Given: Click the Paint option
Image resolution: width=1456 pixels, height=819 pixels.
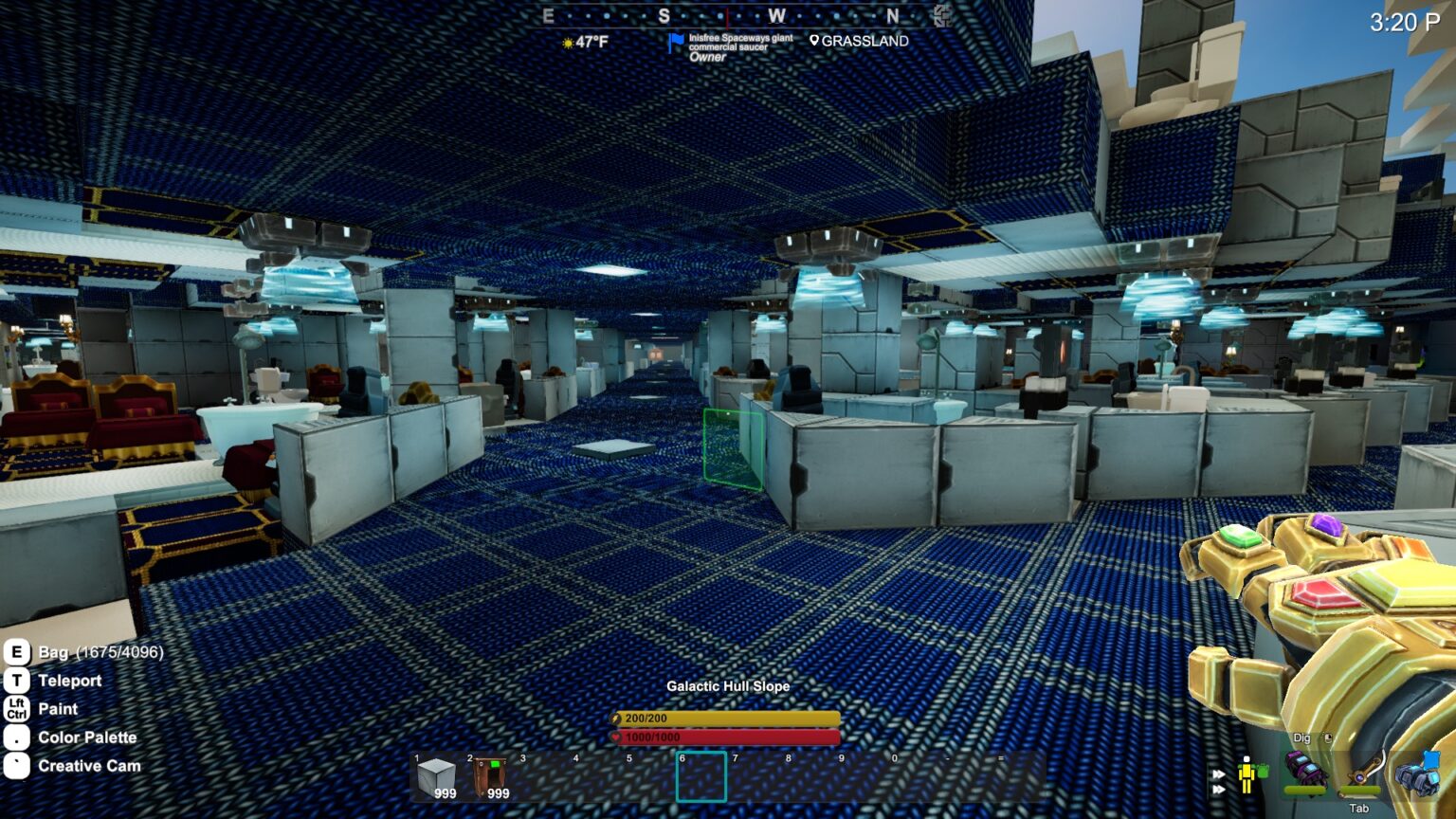Looking at the screenshot, I should click(x=58, y=709).
